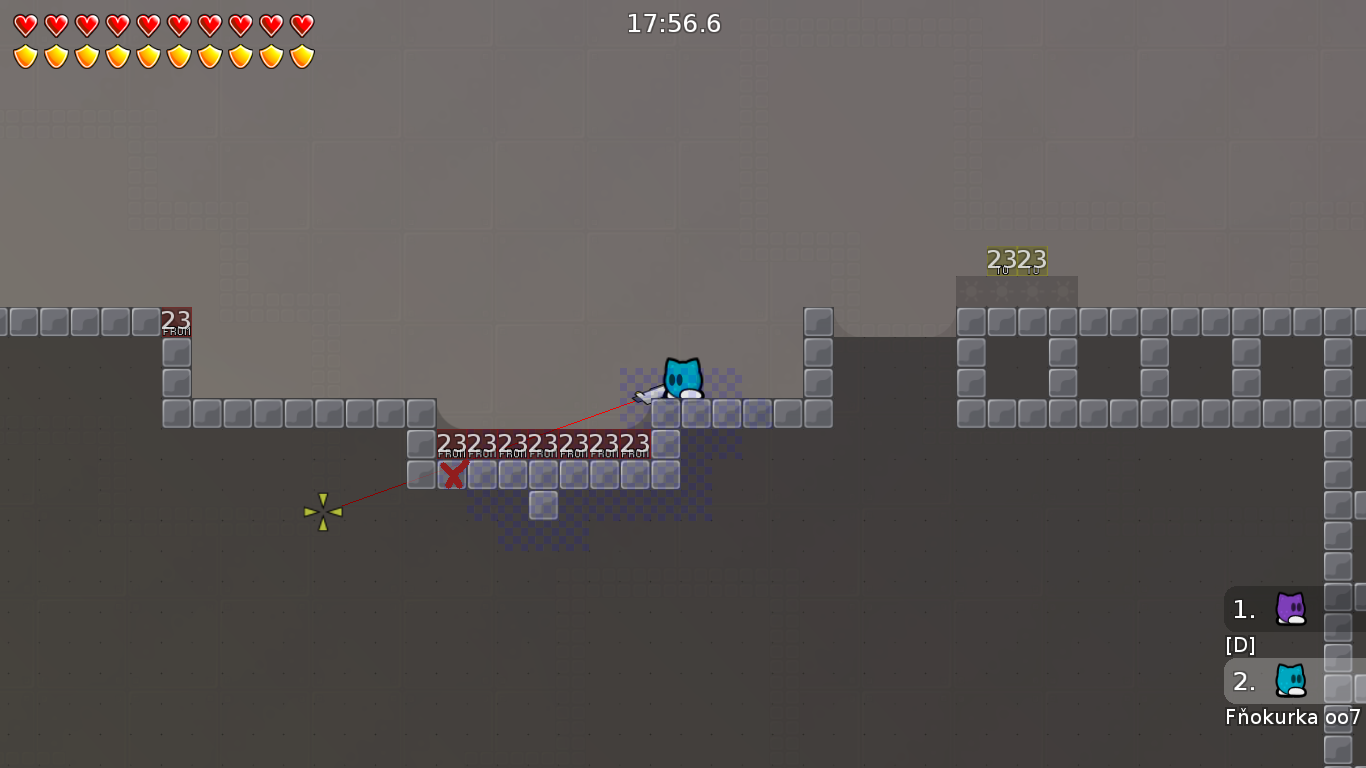Viewport: 1366px width, 768px height.
Task: Toggle the lone checkered block at the pit bottom
Action: [543, 505]
